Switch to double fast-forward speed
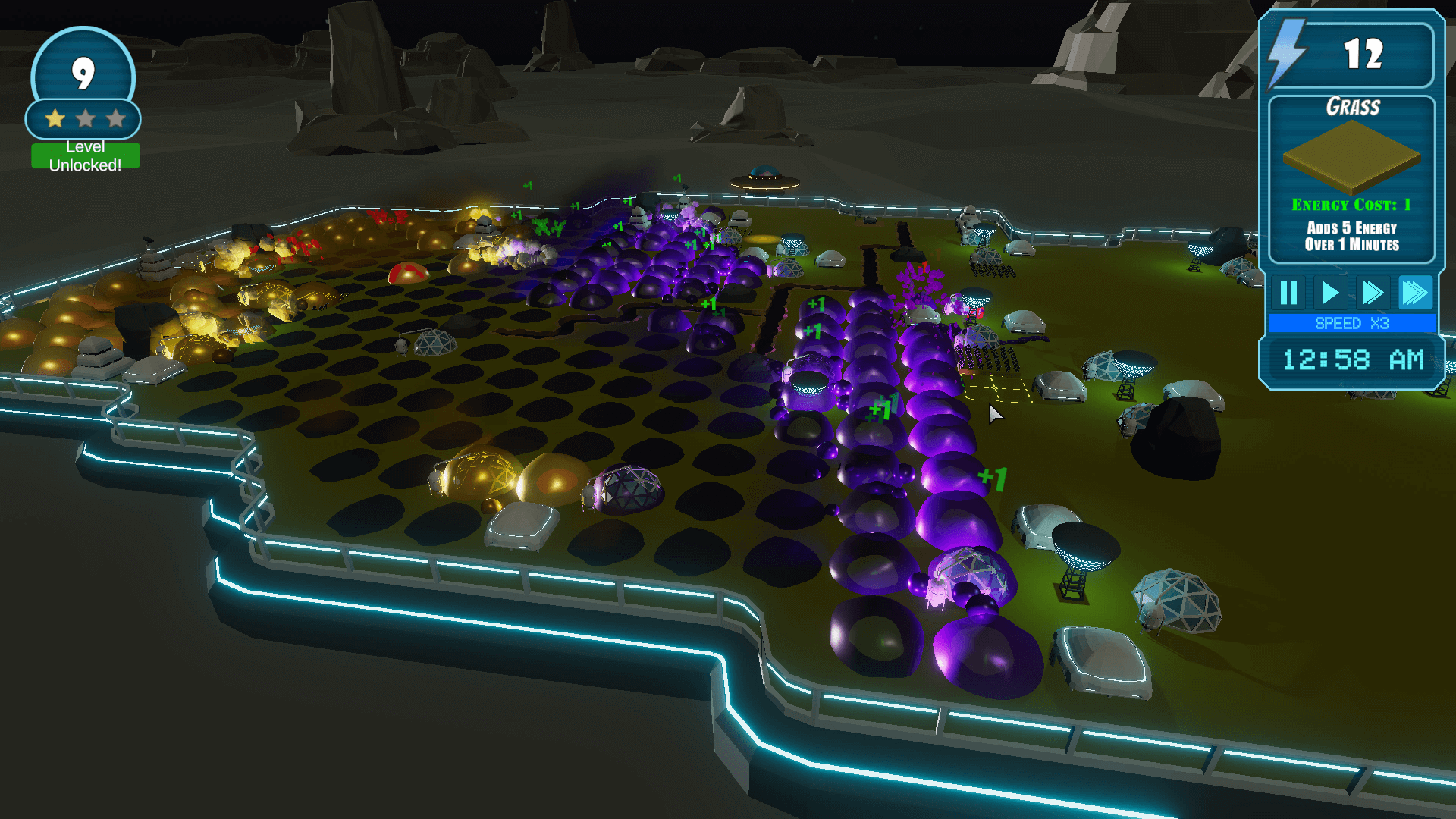Image resolution: width=1456 pixels, height=819 pixels. [1372, 293]
